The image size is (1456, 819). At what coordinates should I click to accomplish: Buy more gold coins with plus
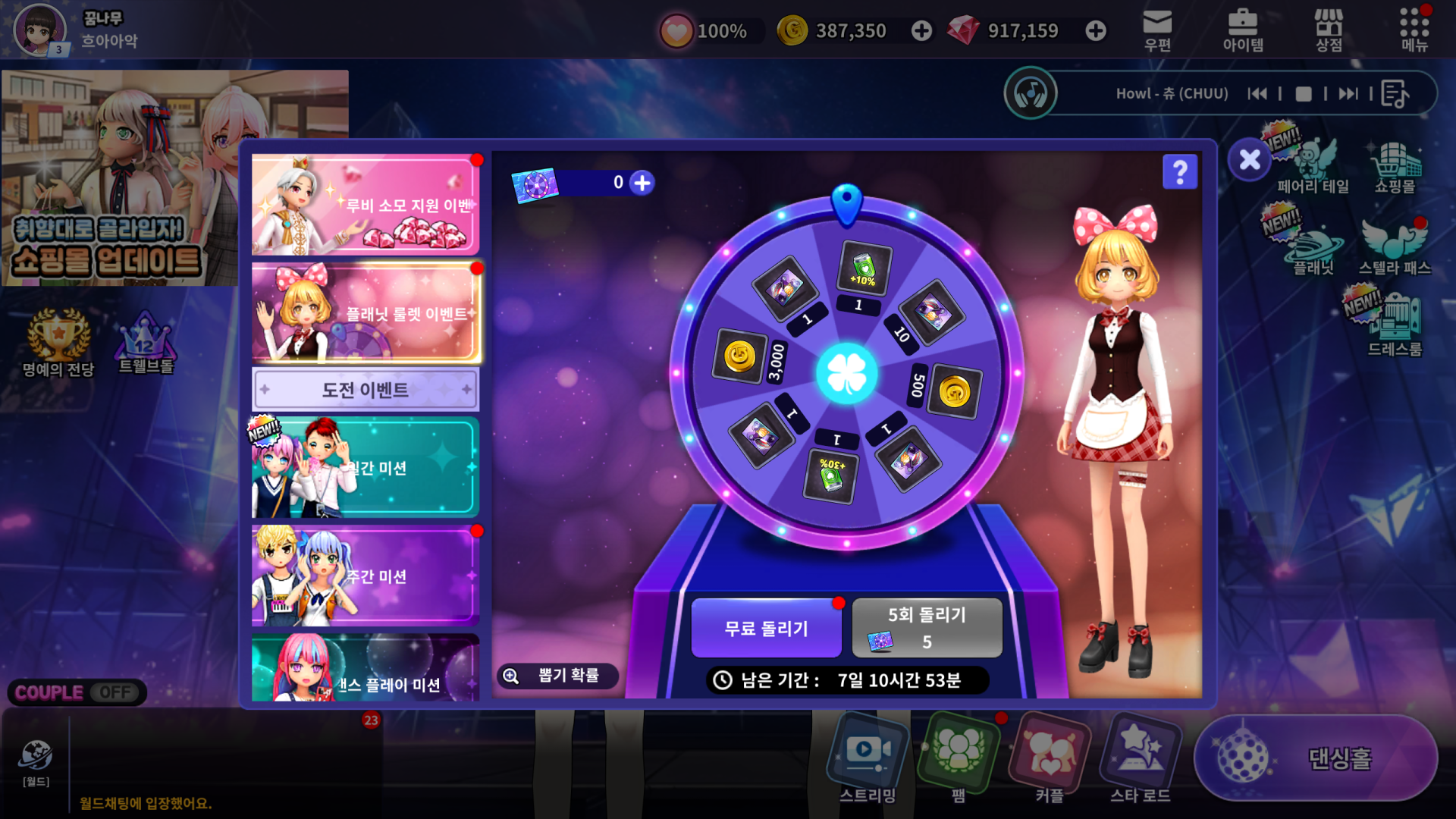coord(921,31)
